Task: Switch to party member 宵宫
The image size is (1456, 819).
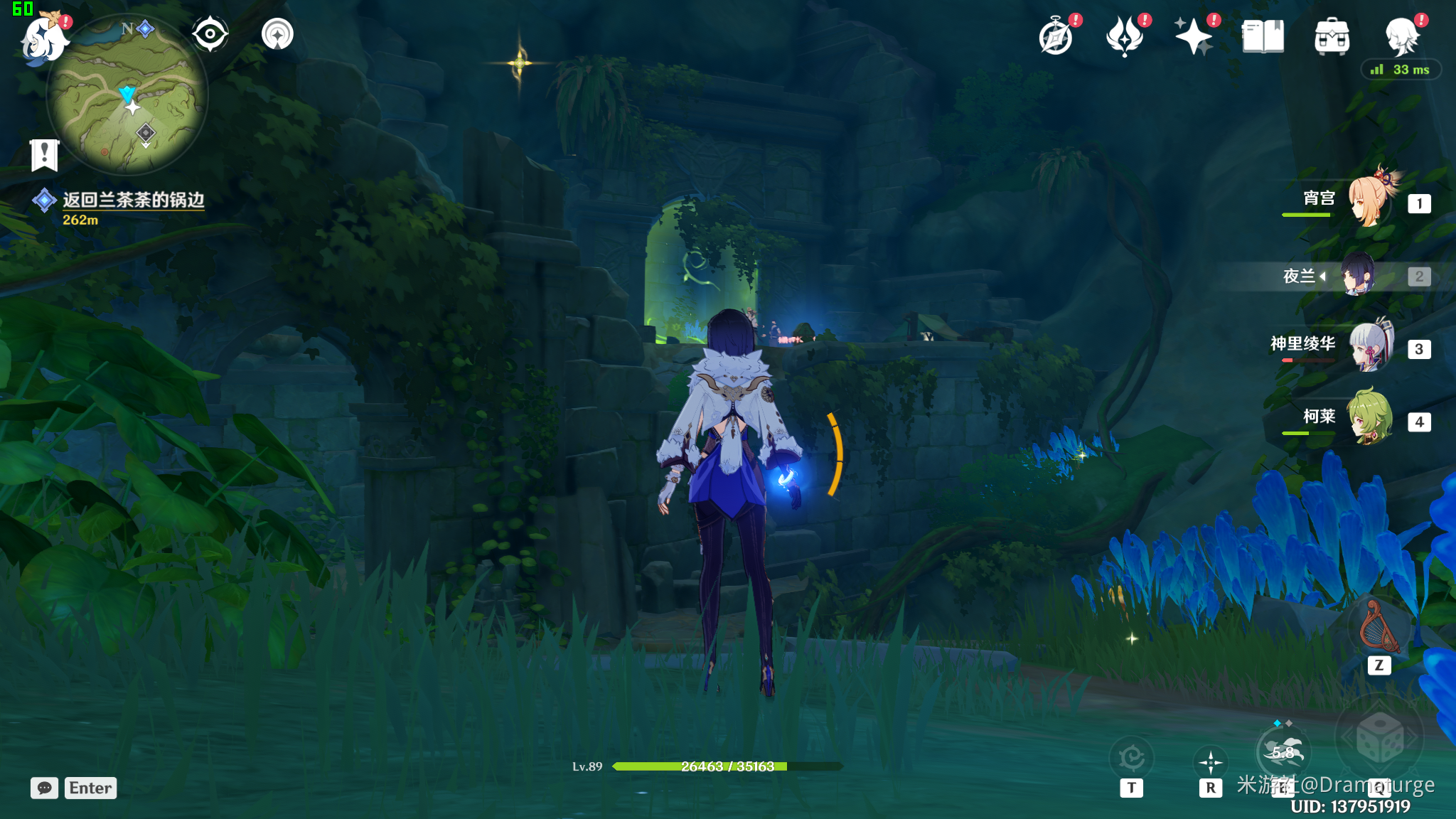Action: [x=1369, y=201]
